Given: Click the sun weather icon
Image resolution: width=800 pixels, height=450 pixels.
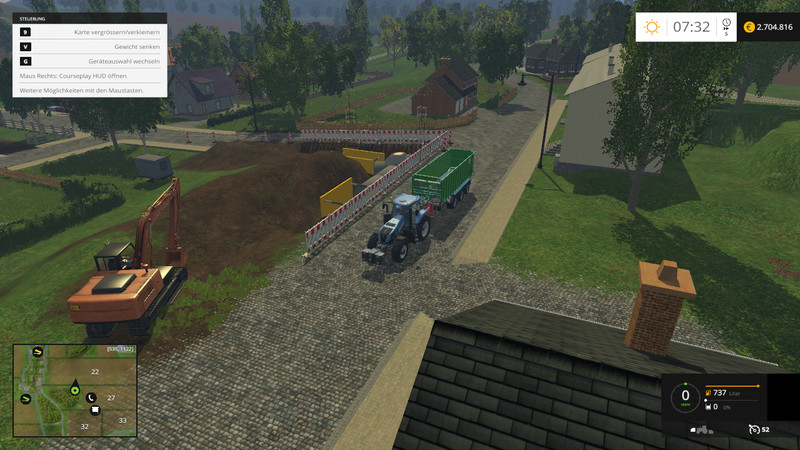Looking at the screenshot, I should [652, 27].
